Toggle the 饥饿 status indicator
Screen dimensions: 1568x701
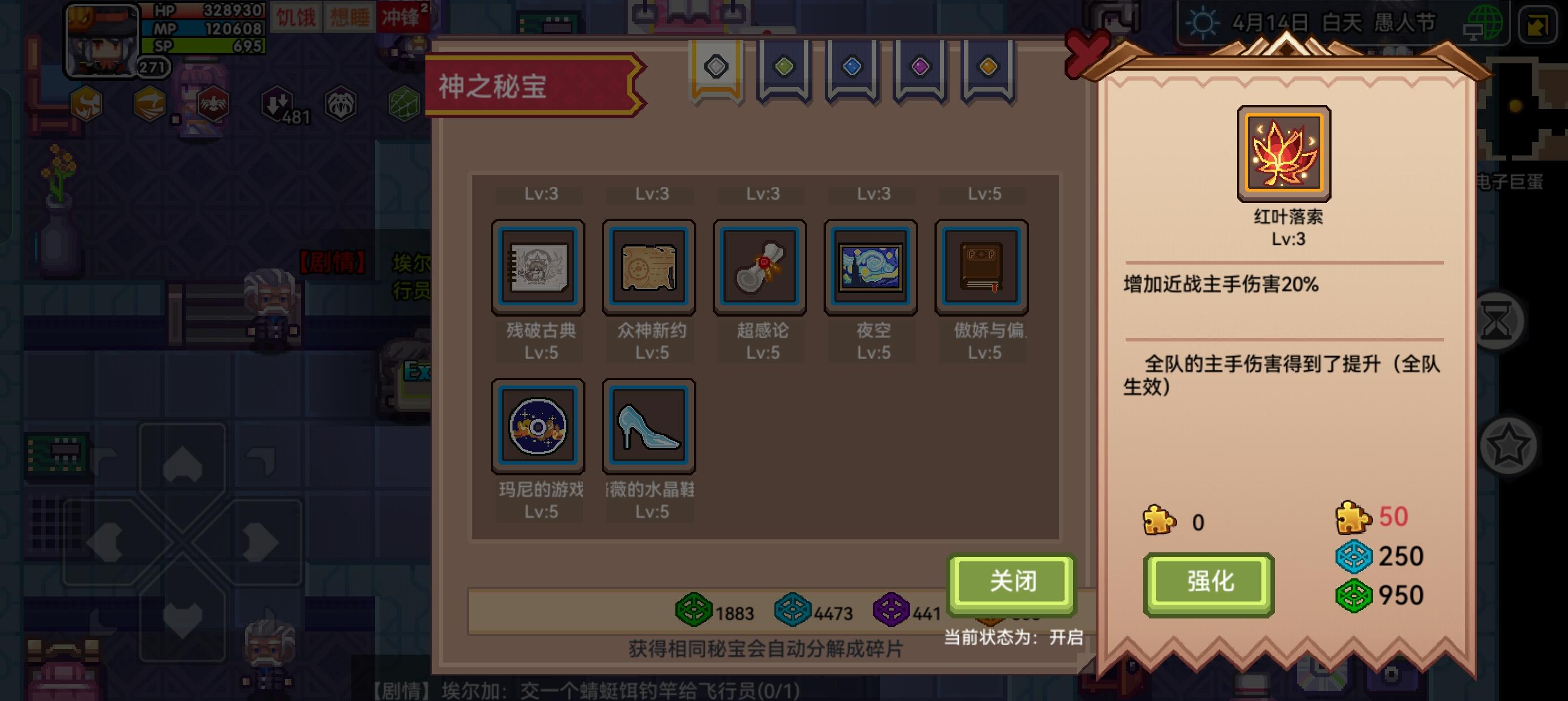click(x=297, y=17)
